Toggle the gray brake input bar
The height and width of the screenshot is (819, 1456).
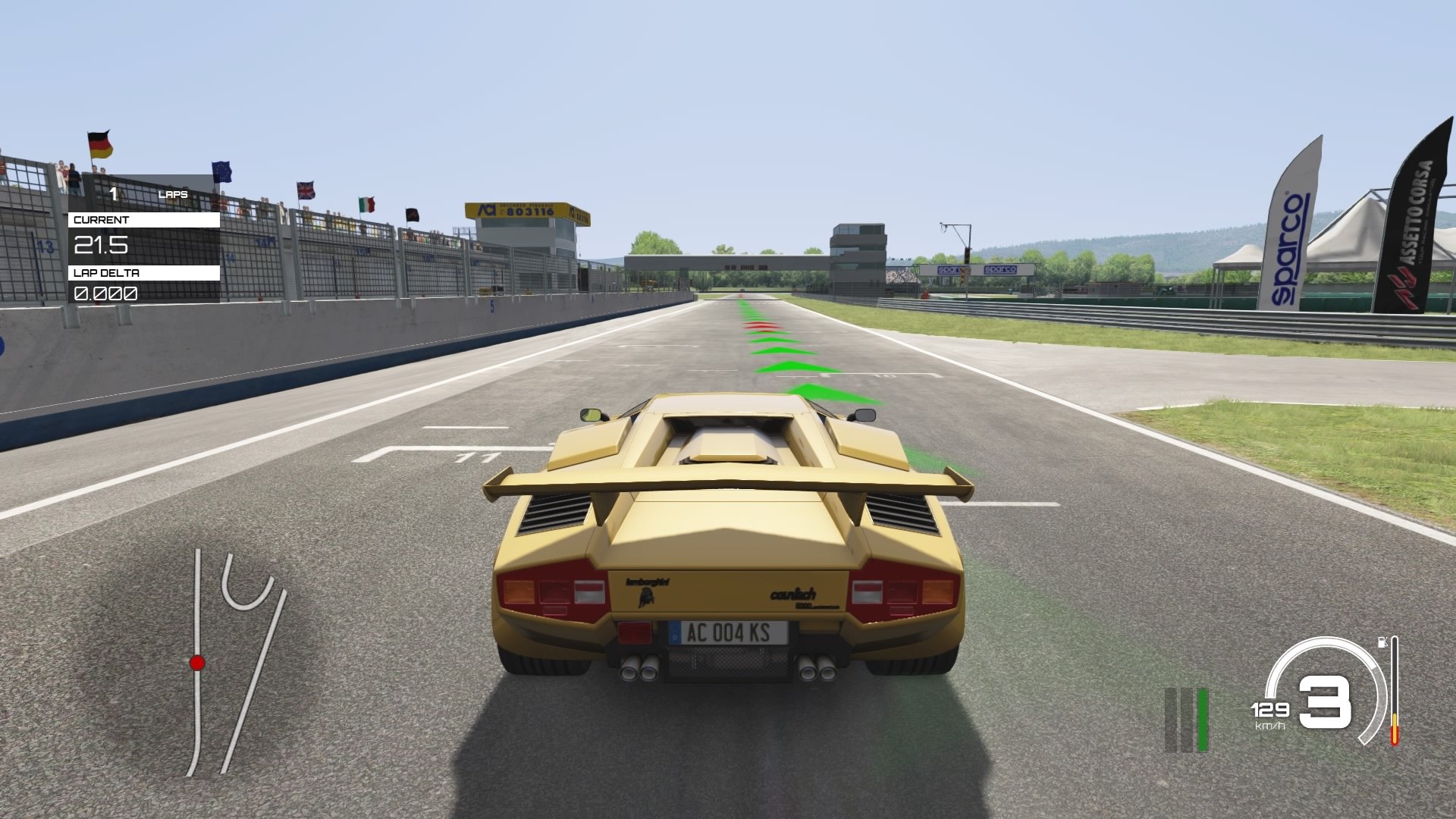coord(1187,720)
